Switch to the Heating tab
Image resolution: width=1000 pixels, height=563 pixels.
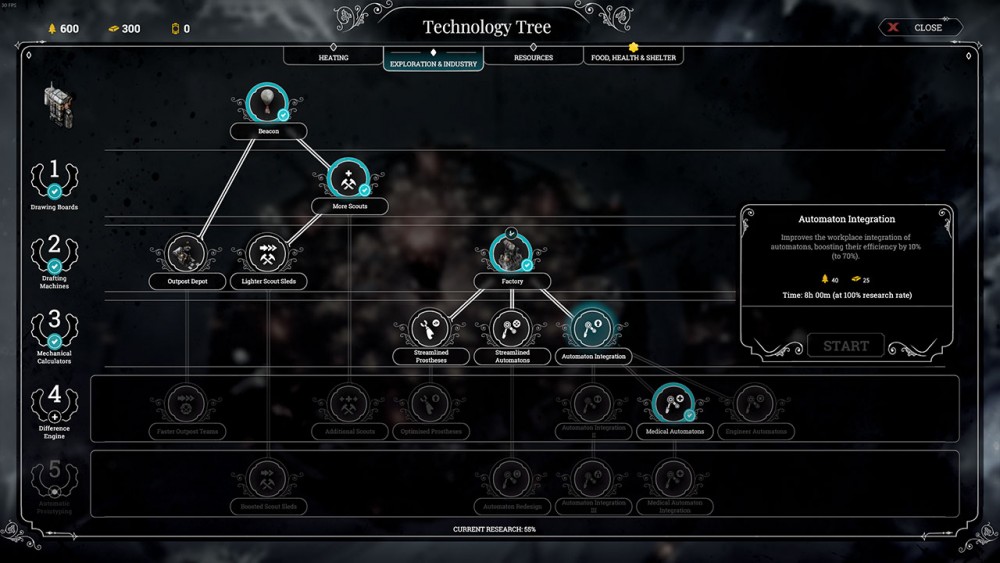(x=333, y=58)
